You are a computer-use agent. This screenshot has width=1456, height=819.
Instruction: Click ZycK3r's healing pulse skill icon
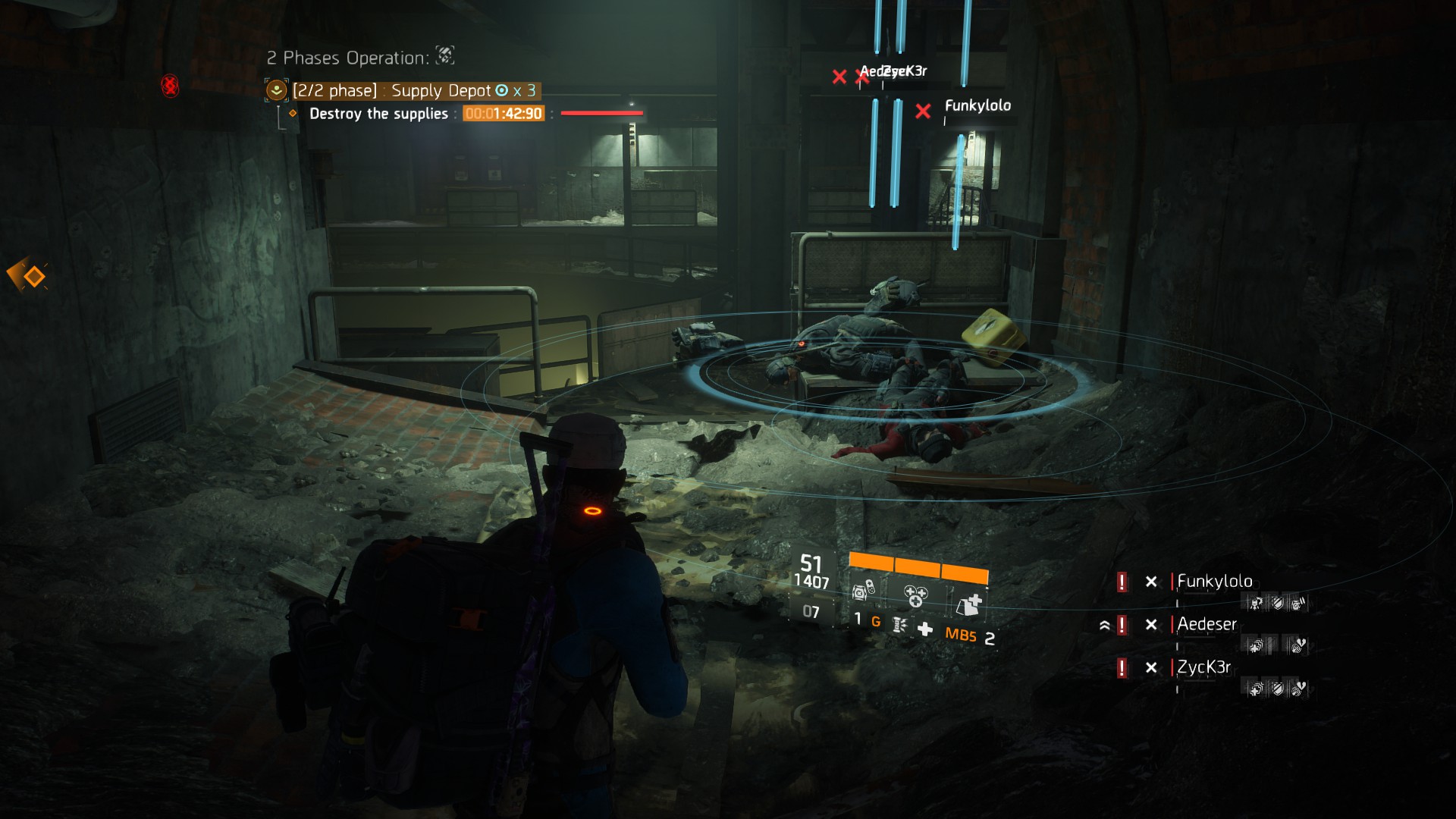1257,689
